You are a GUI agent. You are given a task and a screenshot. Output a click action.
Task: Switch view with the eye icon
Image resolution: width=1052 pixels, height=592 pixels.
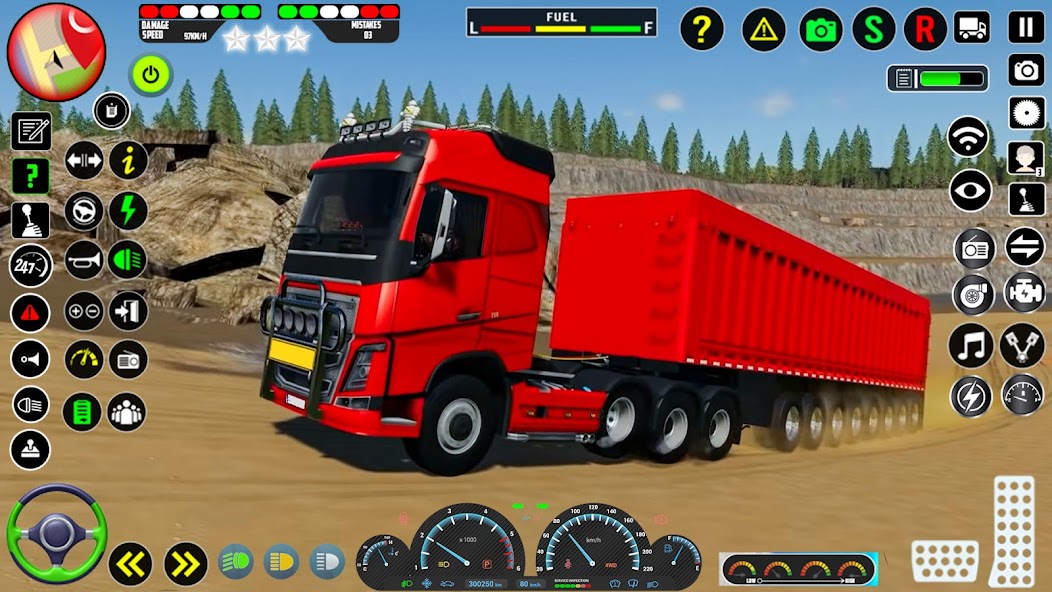(x=970, y=191)
